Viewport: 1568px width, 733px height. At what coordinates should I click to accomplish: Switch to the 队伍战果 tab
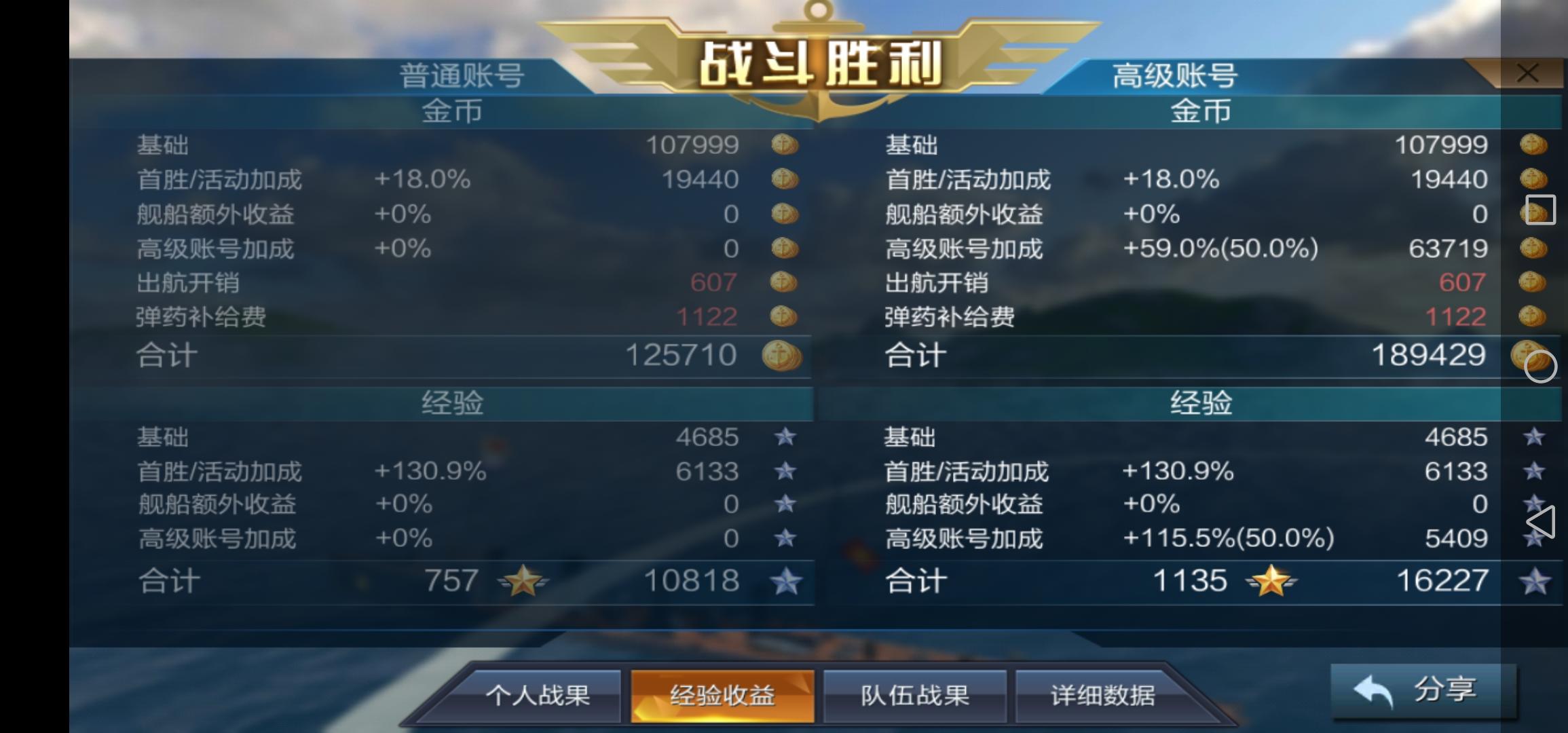click(914, 694)
